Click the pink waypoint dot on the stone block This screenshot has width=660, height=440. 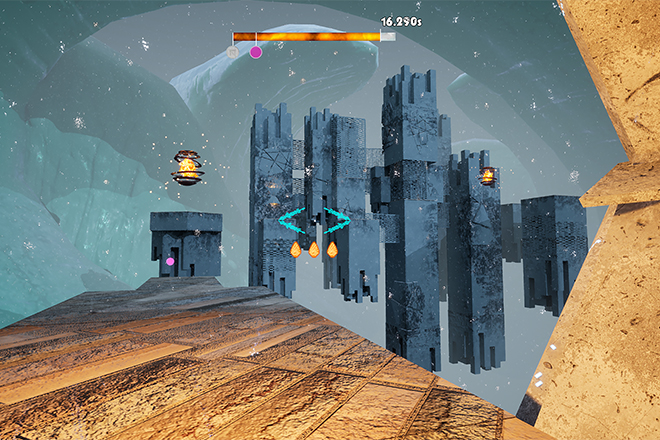(170, 261)
